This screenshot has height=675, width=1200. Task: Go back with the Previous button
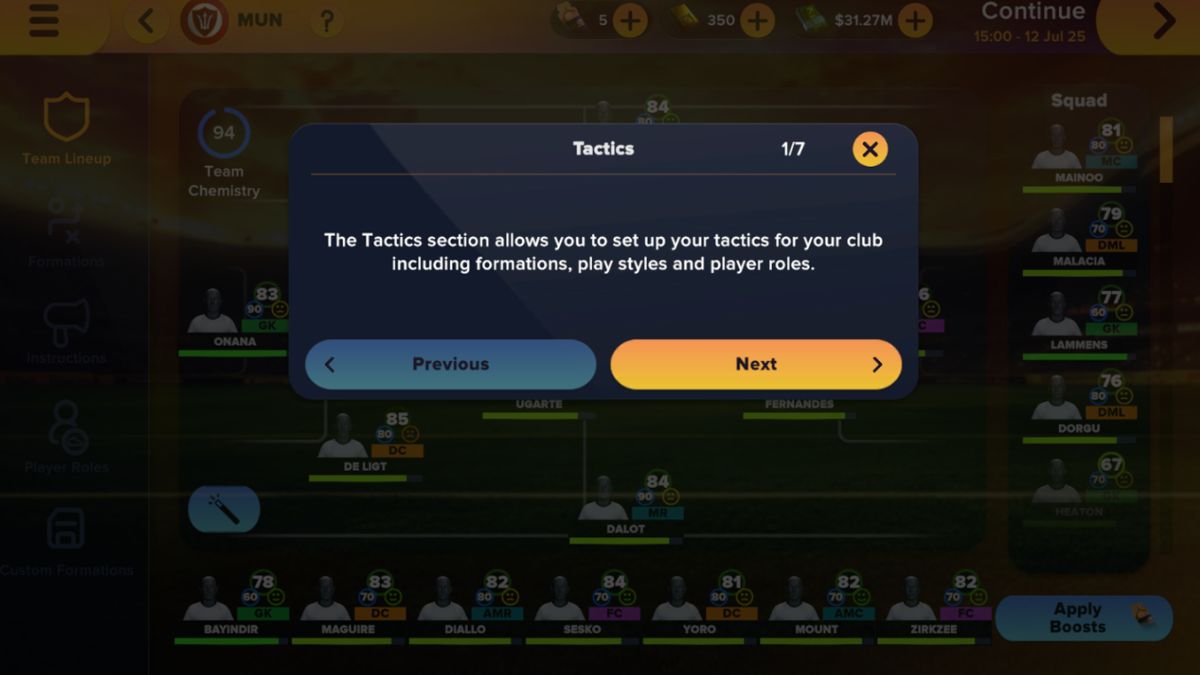click(x=450, y=364)
